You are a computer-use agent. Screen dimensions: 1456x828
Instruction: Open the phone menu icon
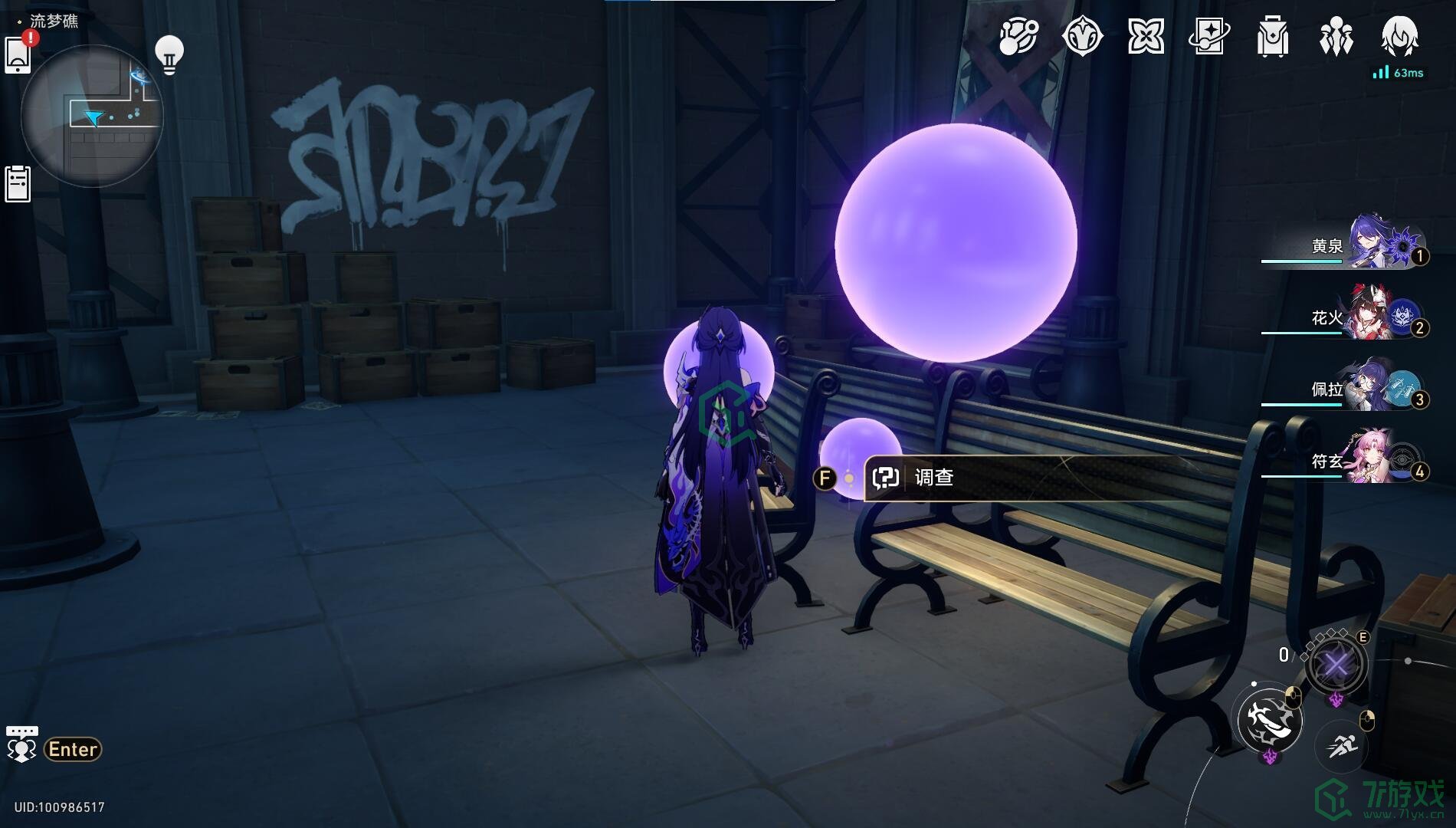(x=18, y=55)
